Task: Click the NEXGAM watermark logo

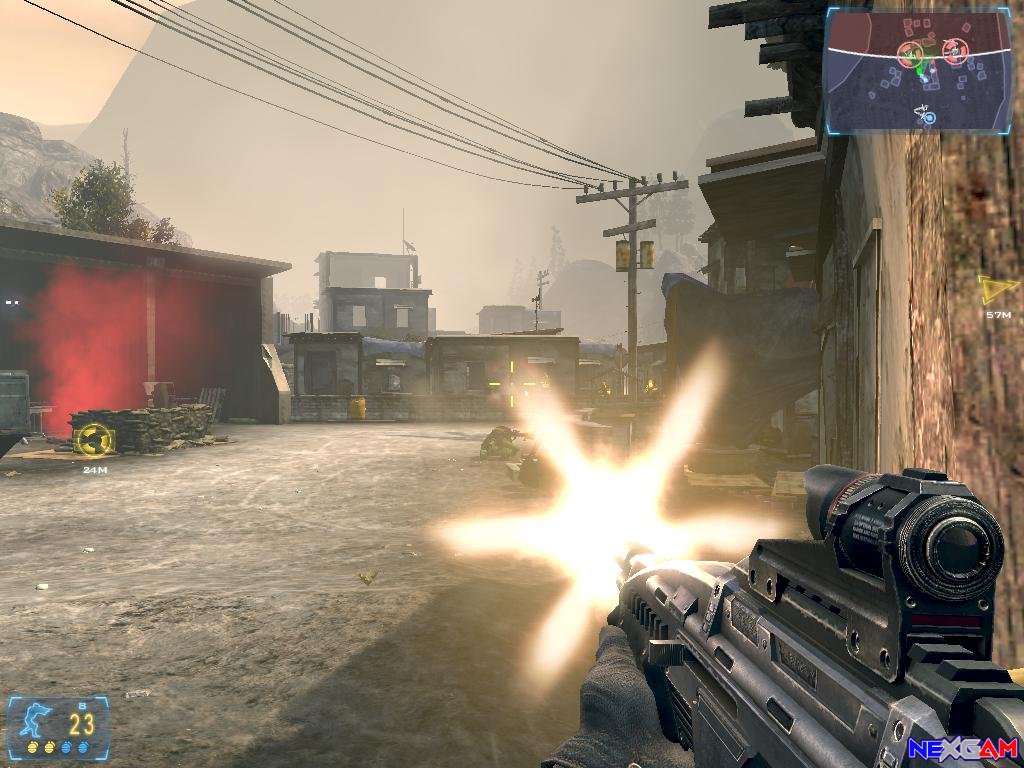Action: point(962,748)
